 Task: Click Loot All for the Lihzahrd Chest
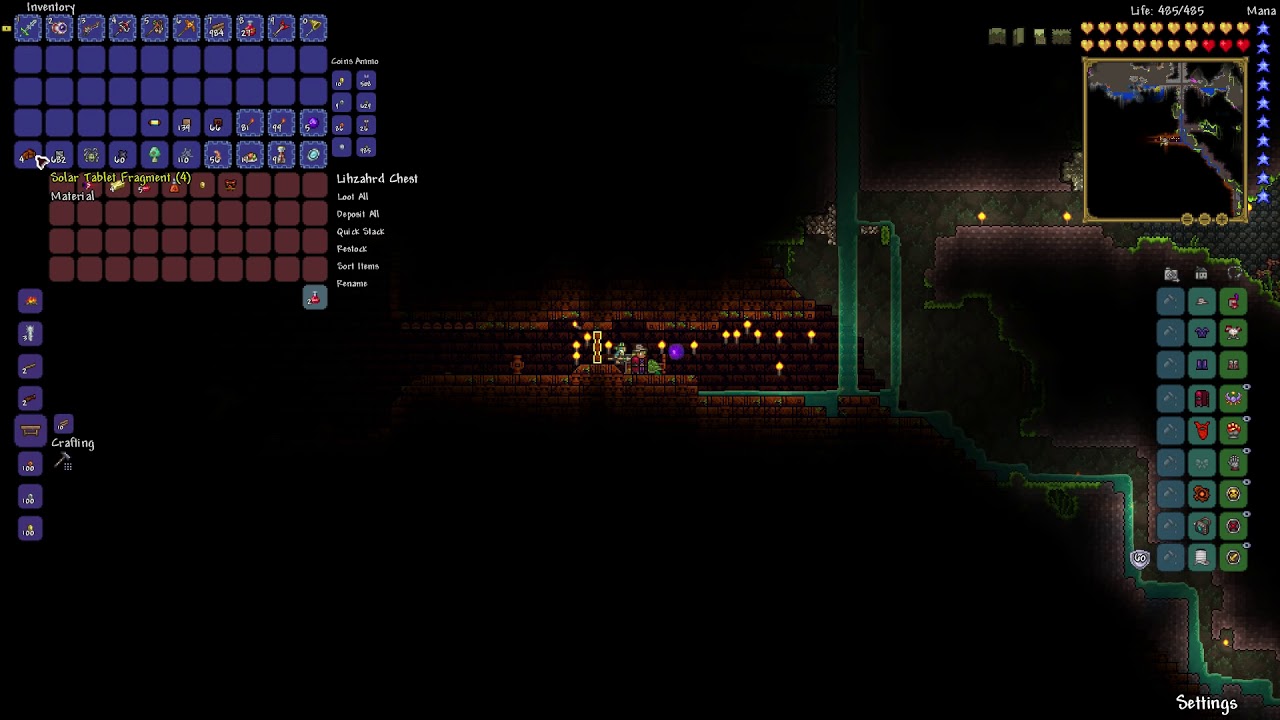pyautogui.click(x=352, y=197)
